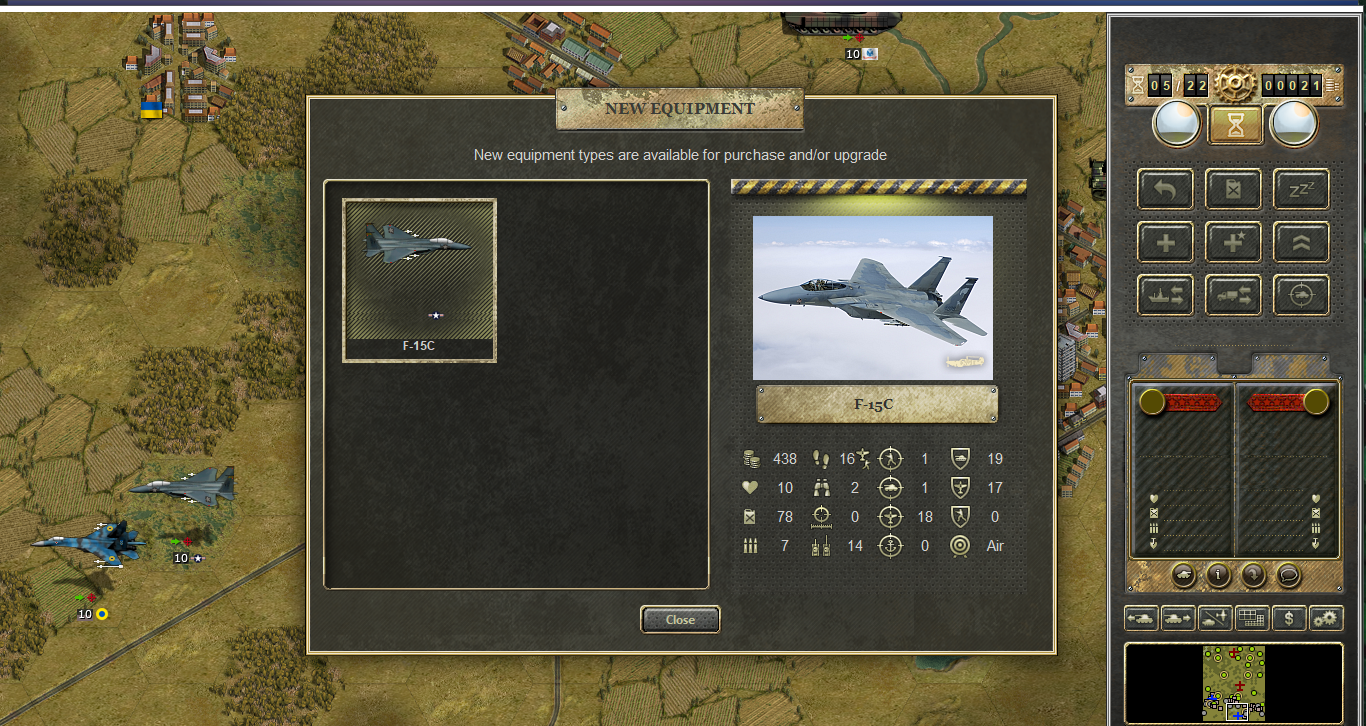Select the F-15C equipment card
Viewport: 1366px width, 726px height.
tap(419, 280)
